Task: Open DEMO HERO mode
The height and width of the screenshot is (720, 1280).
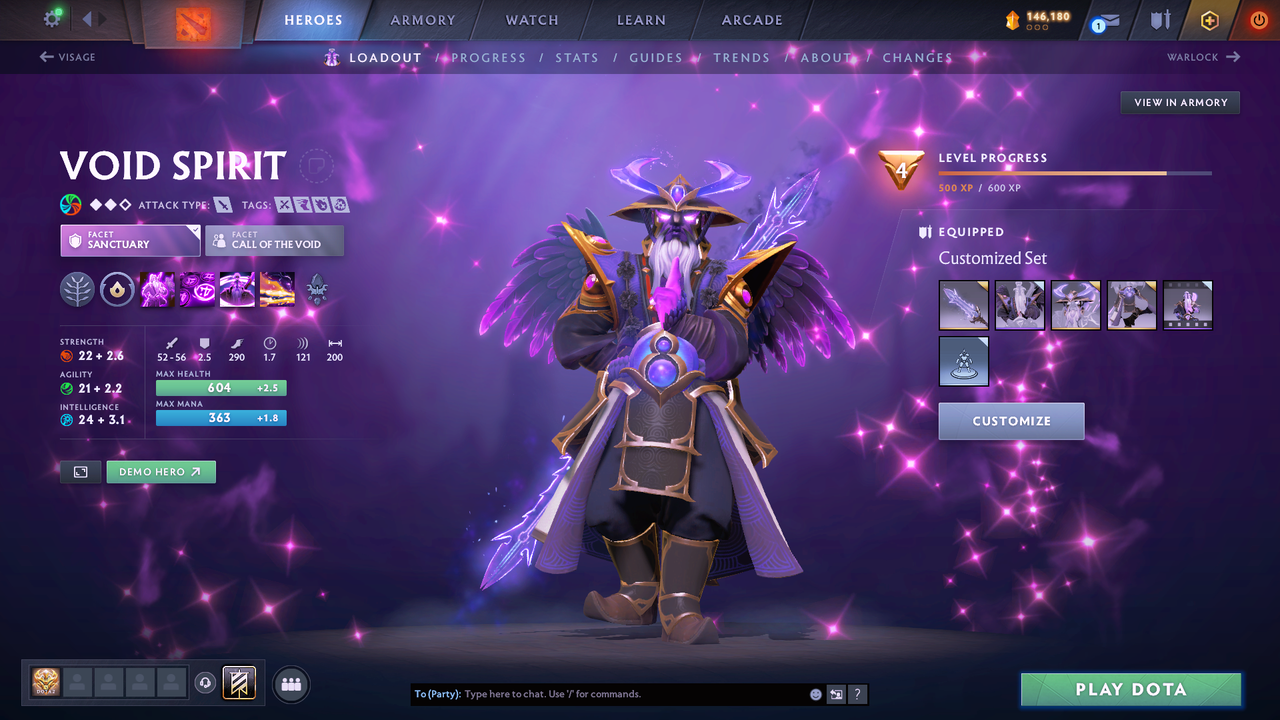Action: pyautogui.click(x=161, y=471)
